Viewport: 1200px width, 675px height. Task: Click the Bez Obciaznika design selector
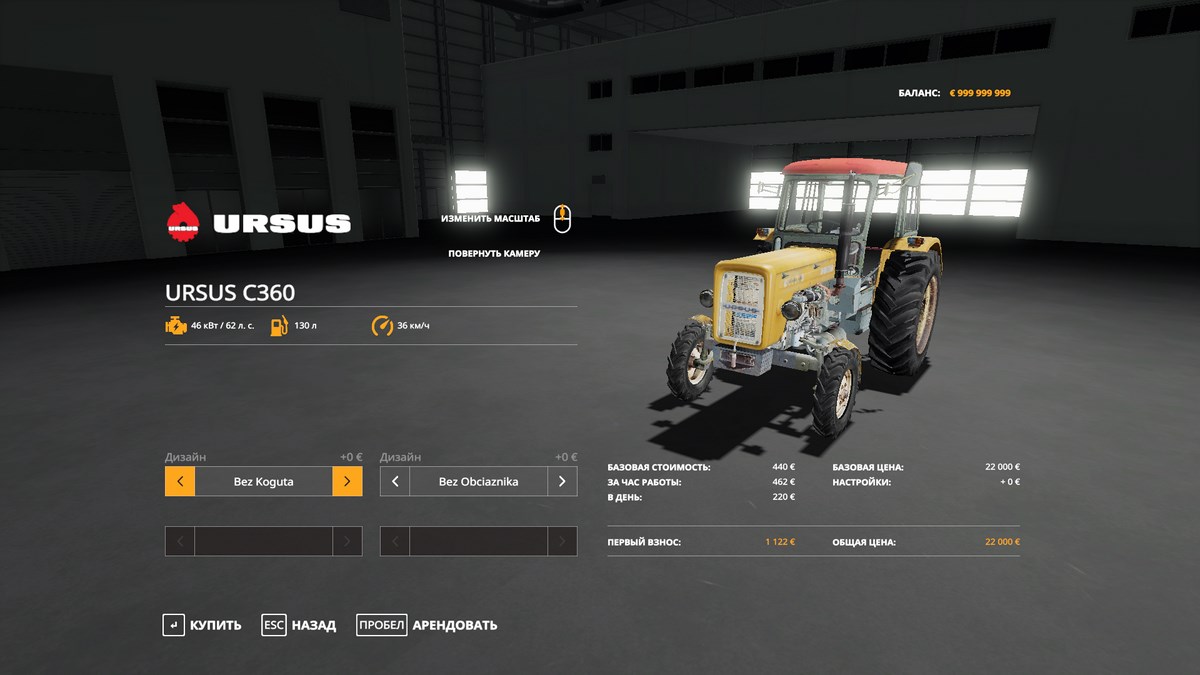pos(478,481)
